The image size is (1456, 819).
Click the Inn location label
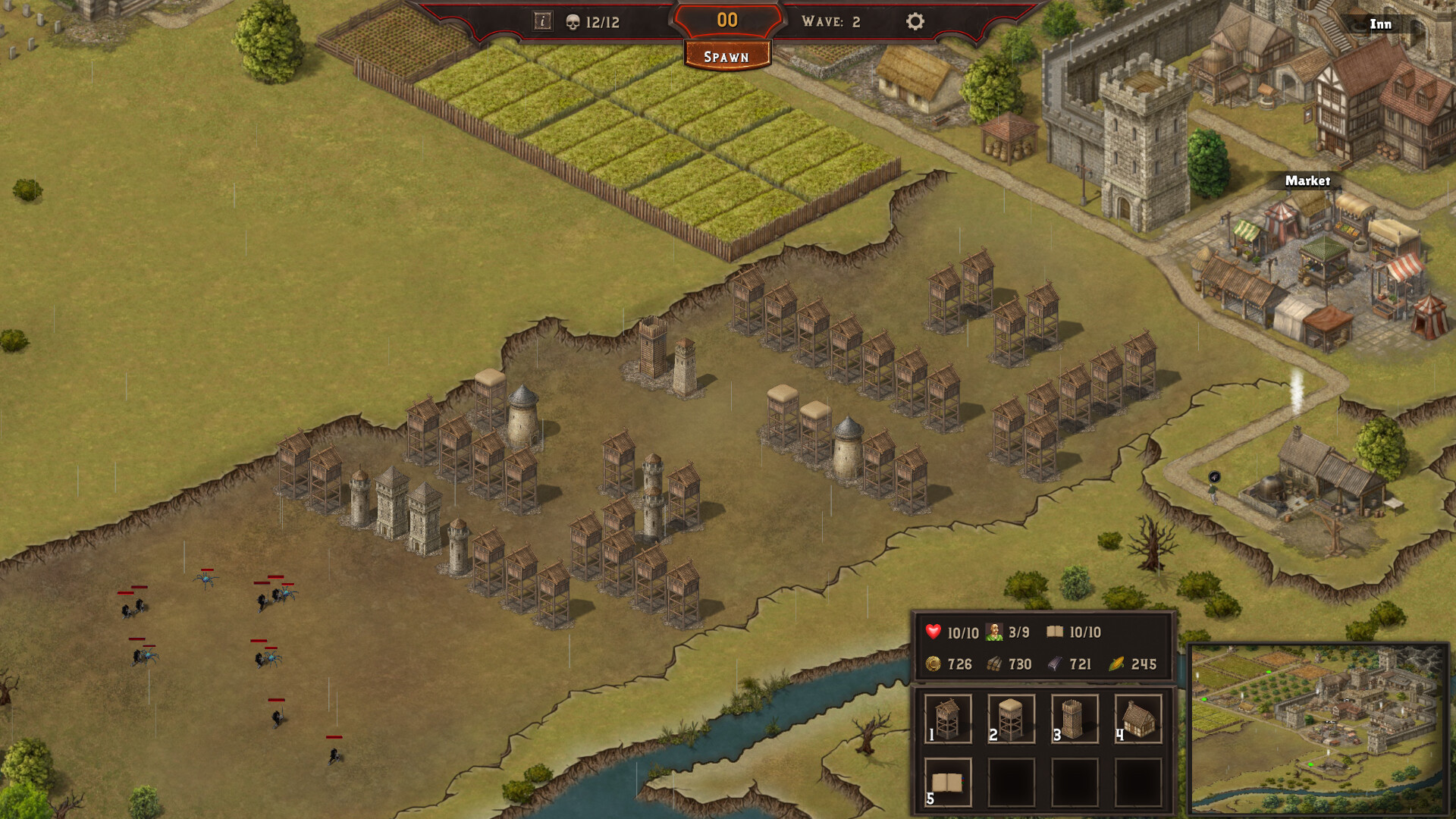pos(1380,24)
